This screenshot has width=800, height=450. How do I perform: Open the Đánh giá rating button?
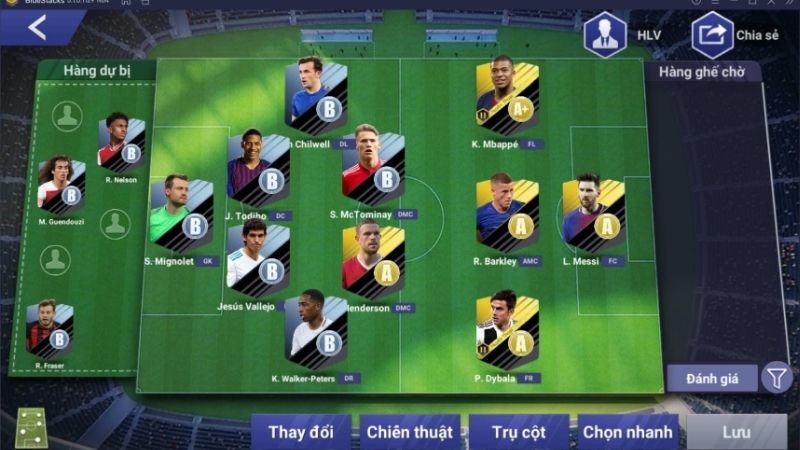tap(714, 378)
